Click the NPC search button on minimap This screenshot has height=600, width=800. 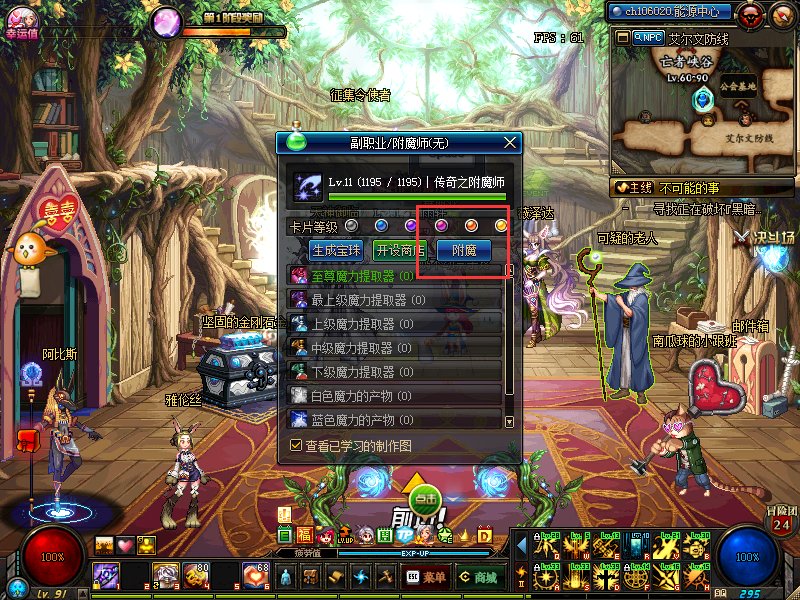coord(647,37)
